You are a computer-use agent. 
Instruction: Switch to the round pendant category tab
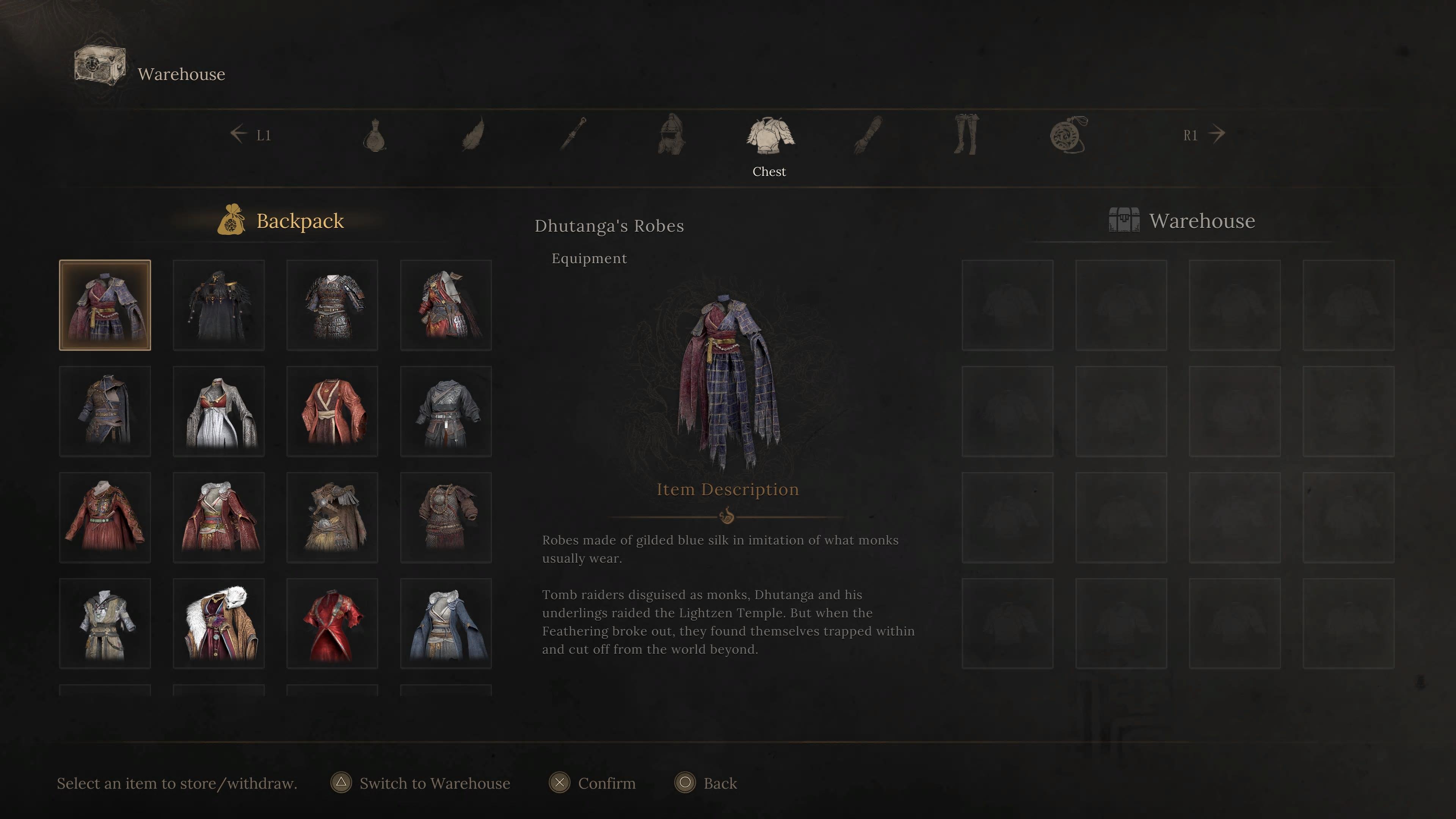1068,135
